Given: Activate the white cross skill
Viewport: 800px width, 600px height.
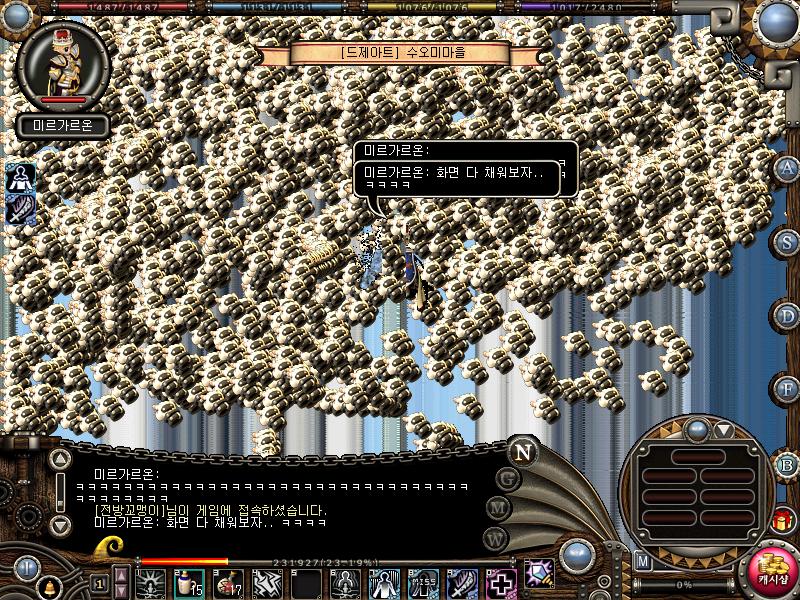Looking at the screenshot, I should coord(500,582).
